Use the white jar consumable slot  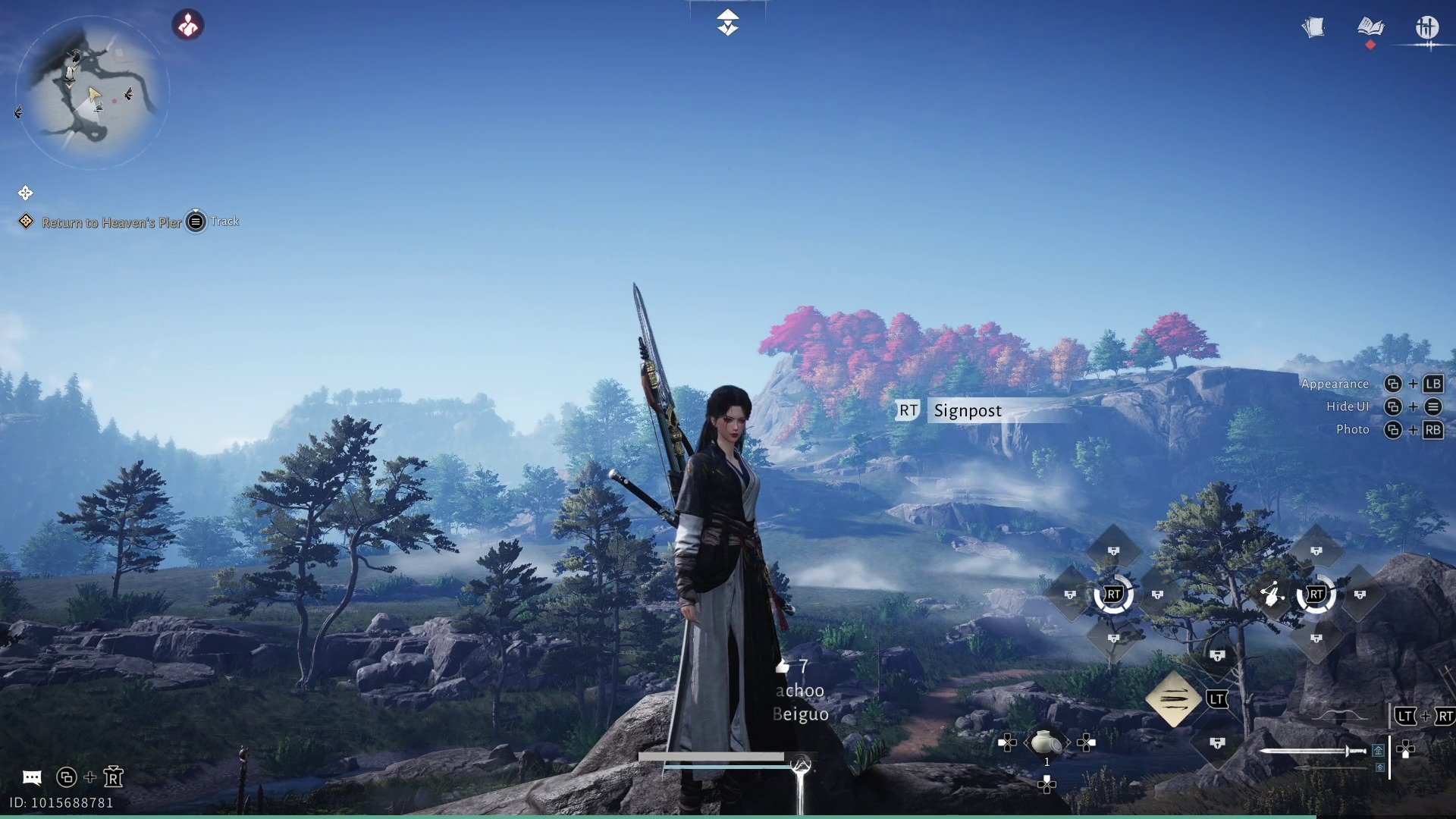tap(1046, 742)
